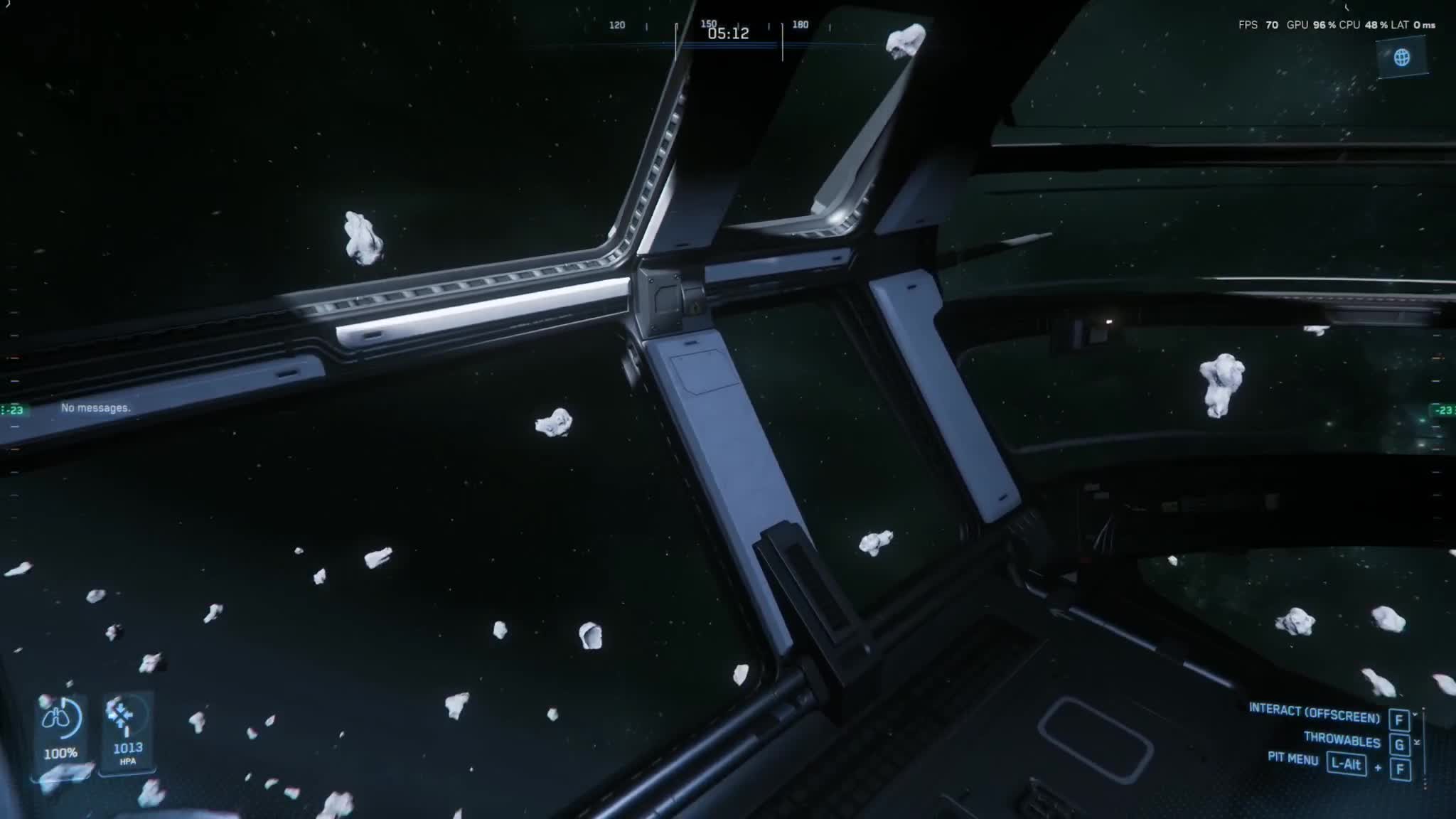
Task: Click the F key icon beside L-Alt
Action: point(1401,767)
